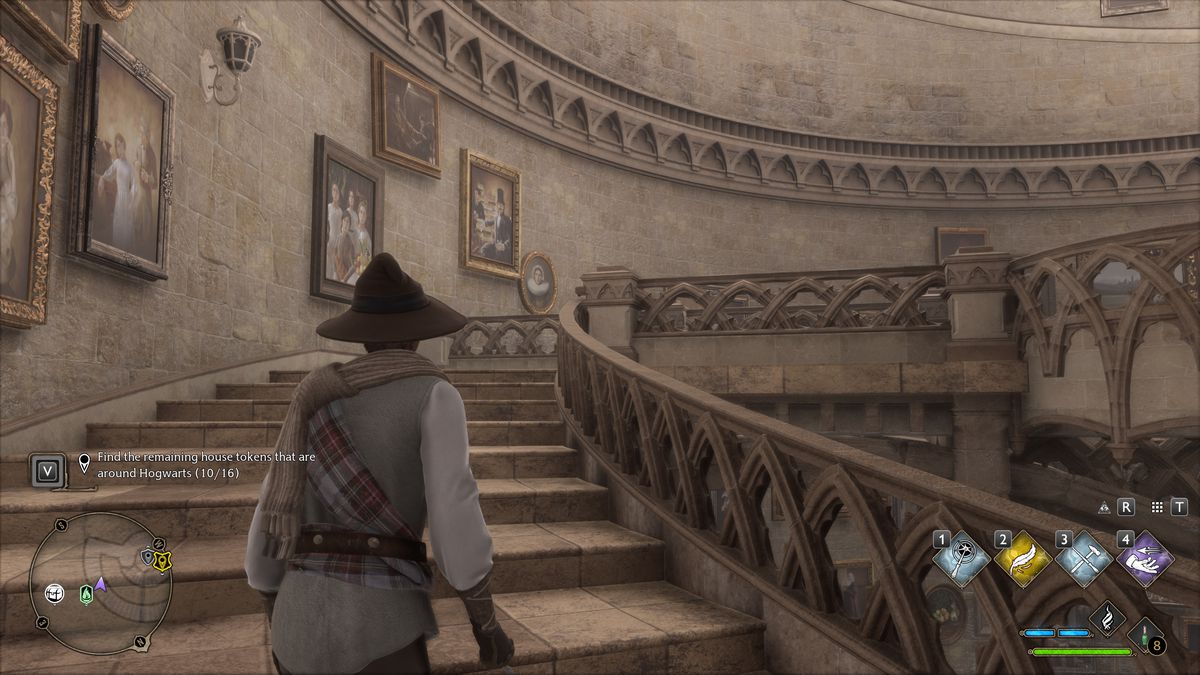This screenshot has width=1200, height=675.
Task: Select the Lumos spell in slot 1
Action: pos(962,559)
